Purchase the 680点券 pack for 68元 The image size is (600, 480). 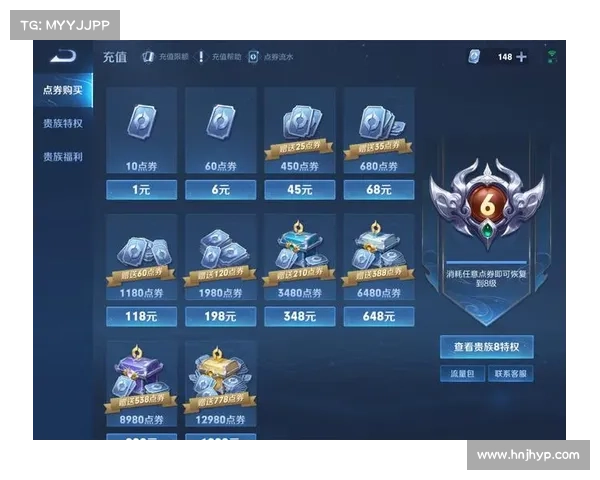click(379, 189)
